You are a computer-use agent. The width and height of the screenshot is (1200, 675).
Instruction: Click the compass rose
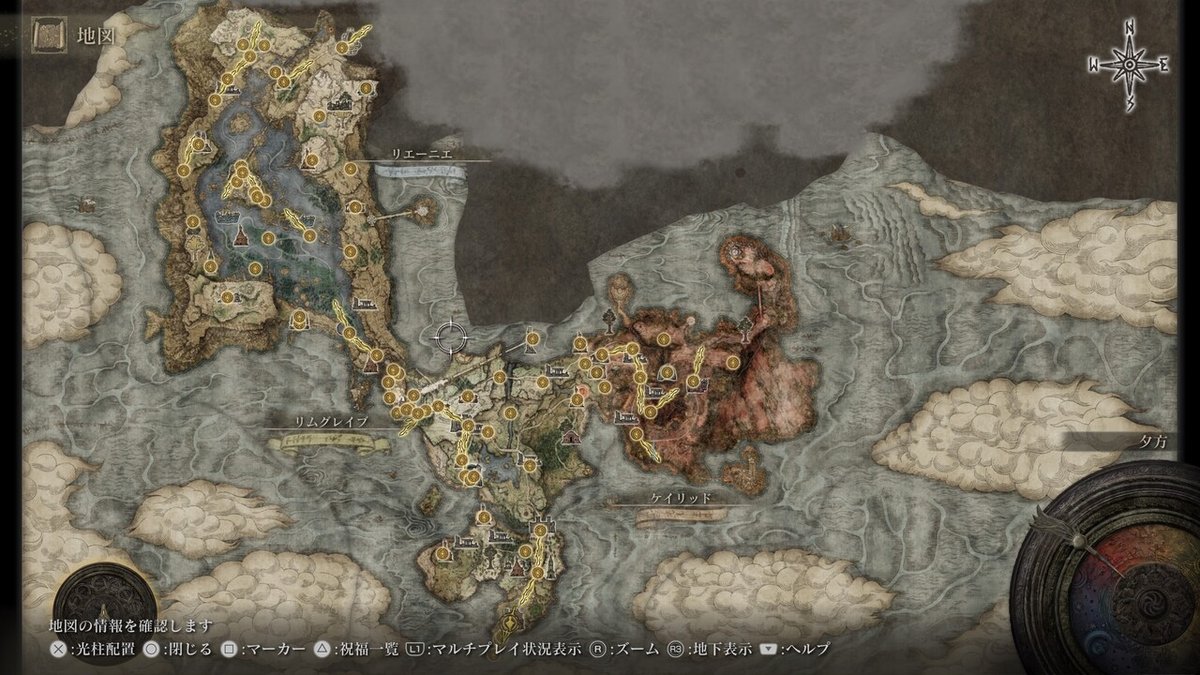(1129, 64)
